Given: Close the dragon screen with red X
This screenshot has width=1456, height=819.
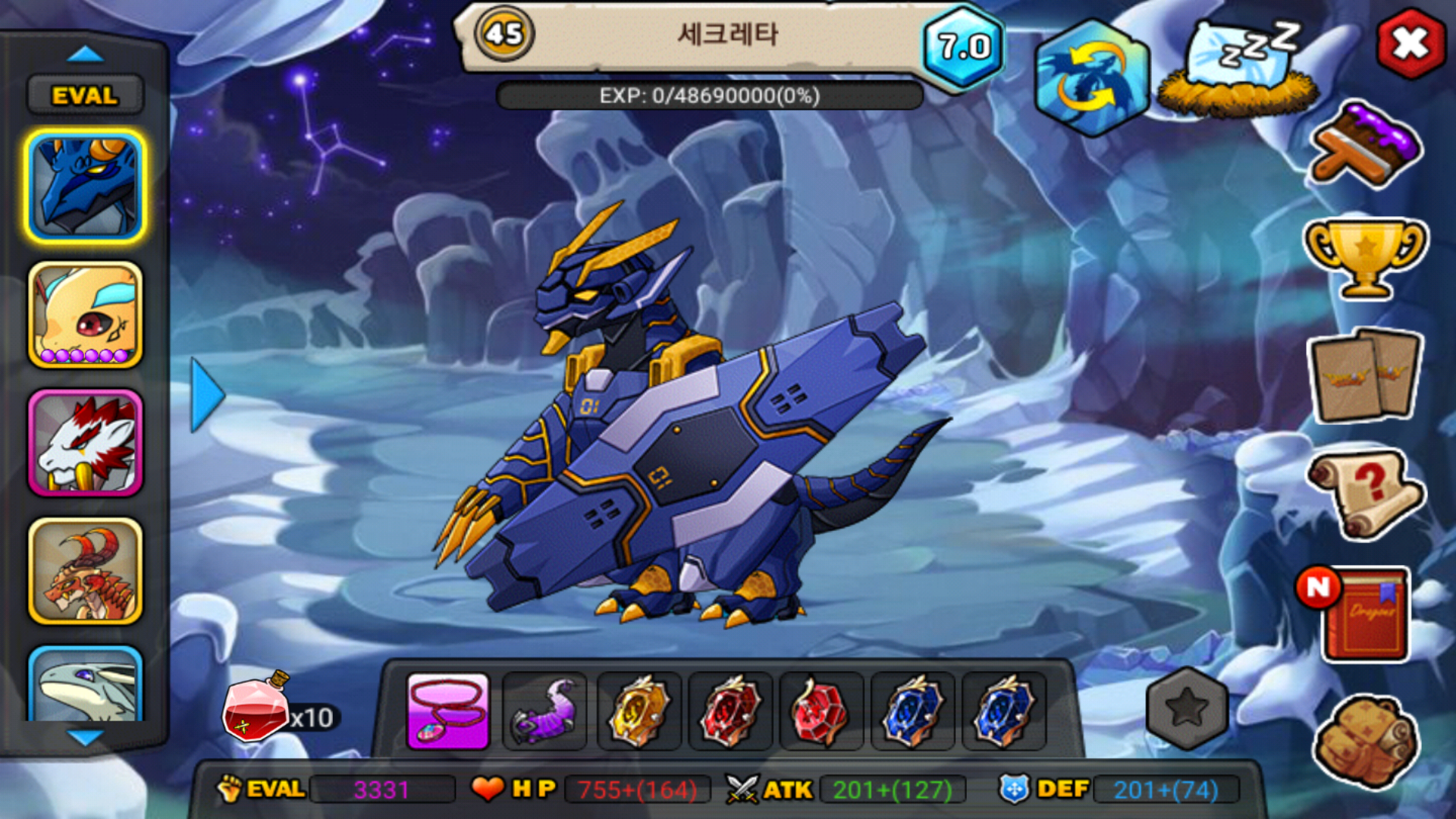Looking at the screenshot, I should 1410,44.
